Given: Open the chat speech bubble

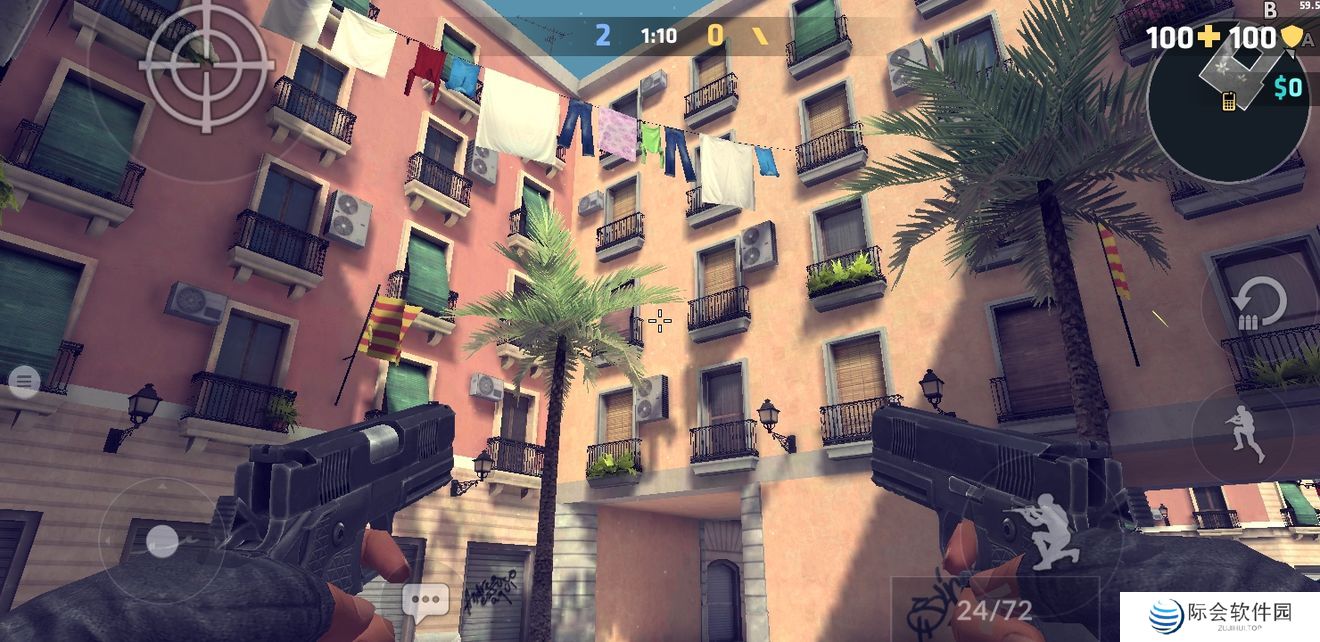Looking at the screenshot, I should pos(426,602).
